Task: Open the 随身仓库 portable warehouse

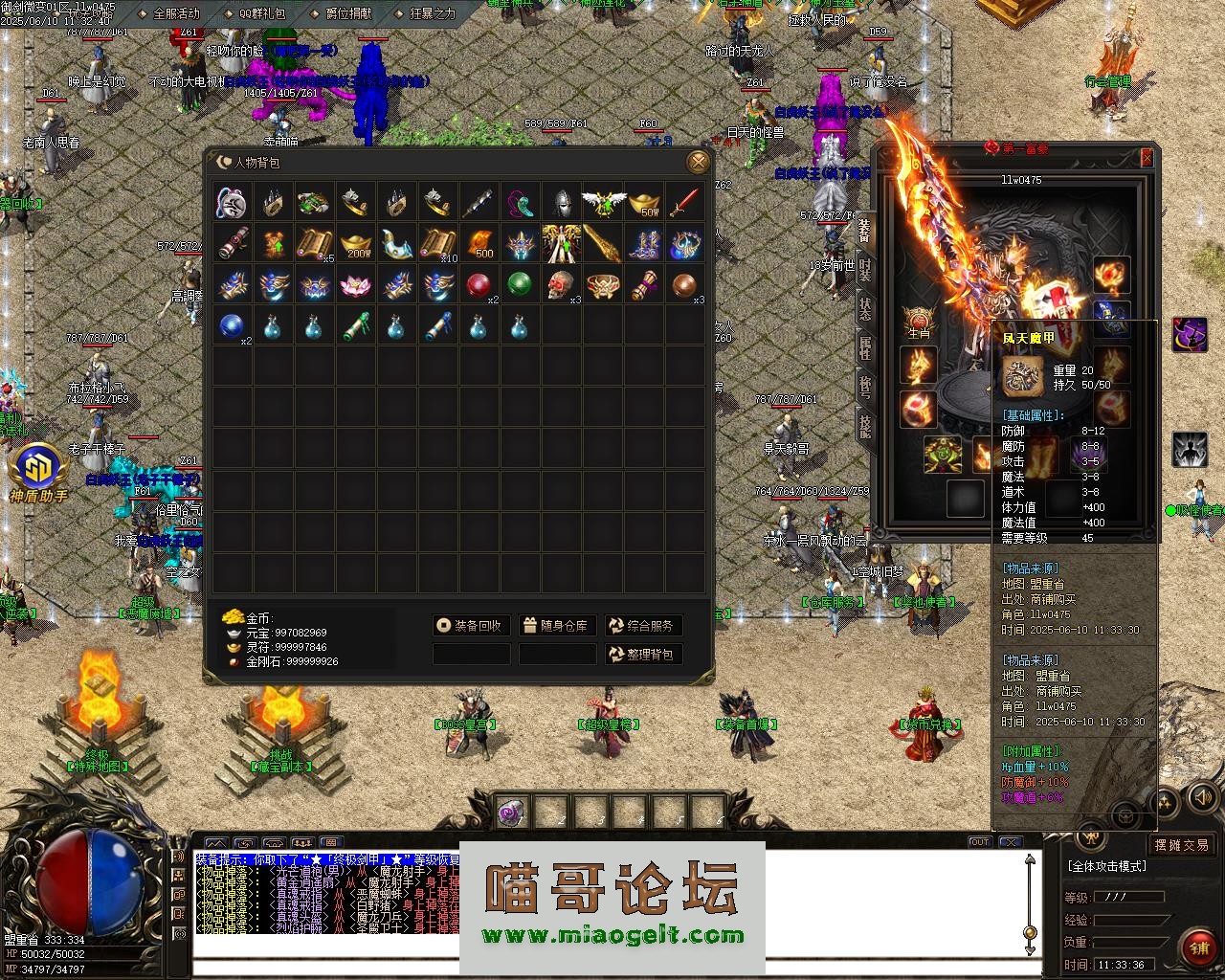Action: pos(557,626)
